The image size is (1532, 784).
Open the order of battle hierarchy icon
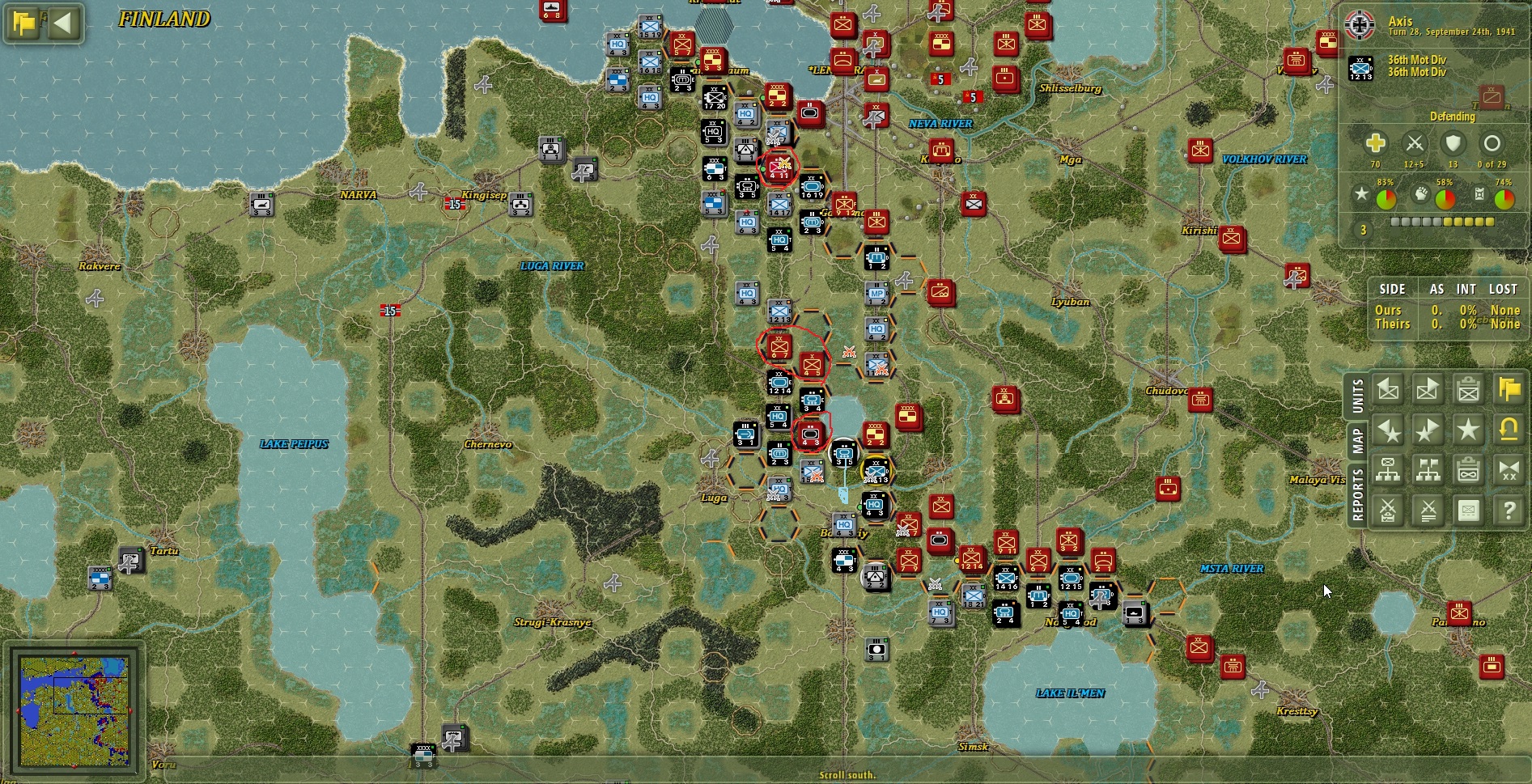point(1388,471)
